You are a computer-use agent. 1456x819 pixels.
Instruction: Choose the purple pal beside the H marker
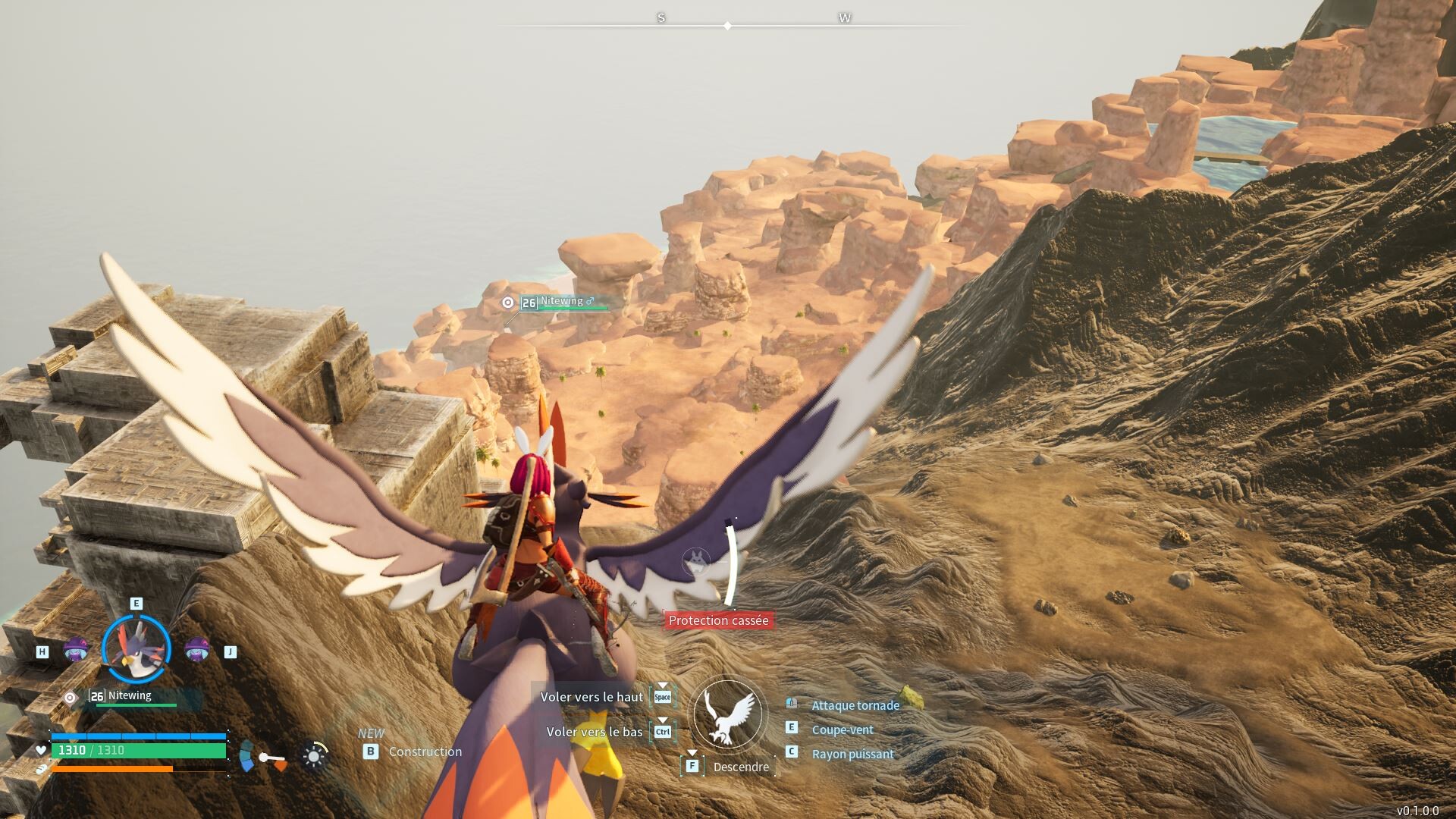(75, 650)
